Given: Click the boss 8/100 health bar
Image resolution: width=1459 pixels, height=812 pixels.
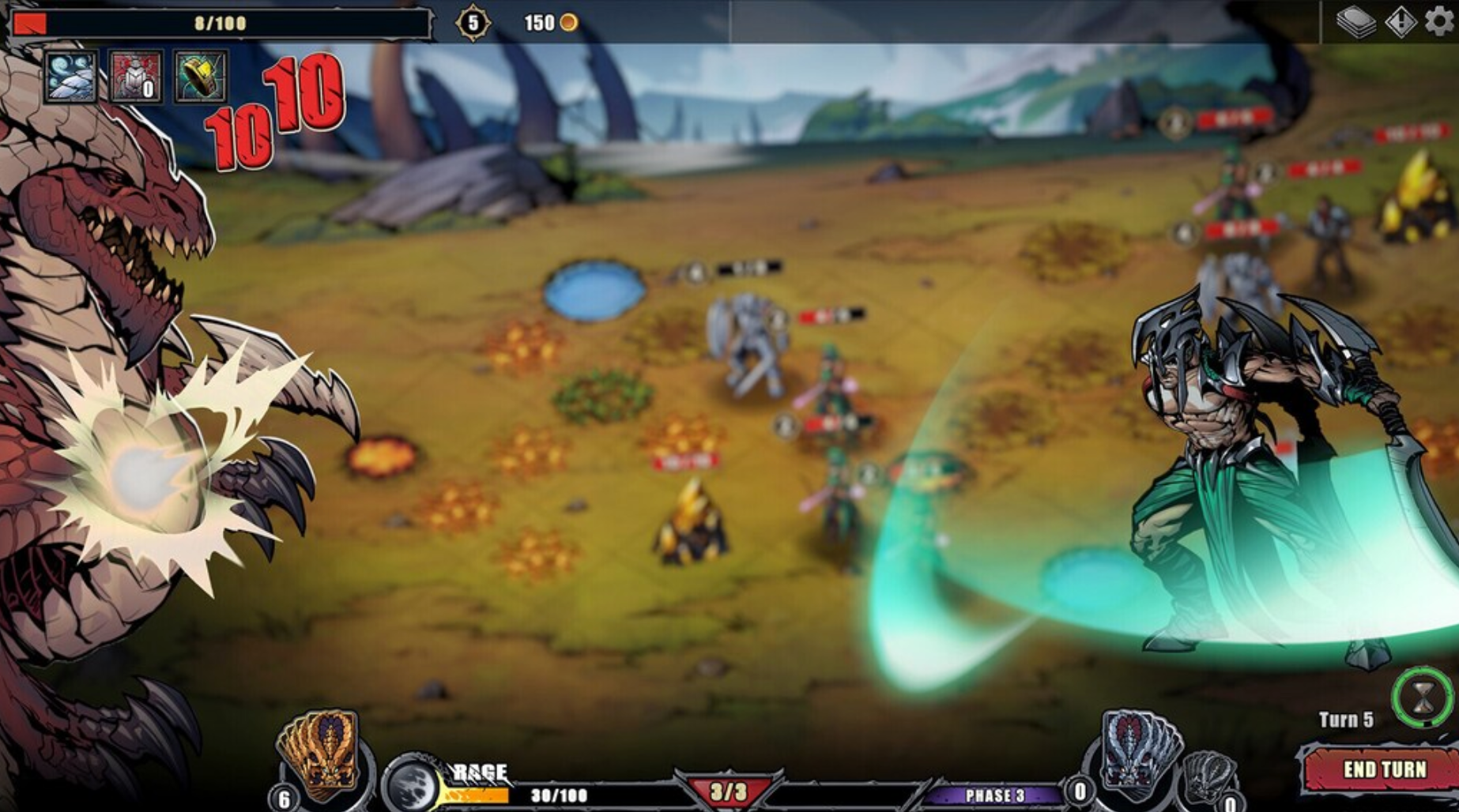Looking at the screenshot, I should click(x=220, y=21).
